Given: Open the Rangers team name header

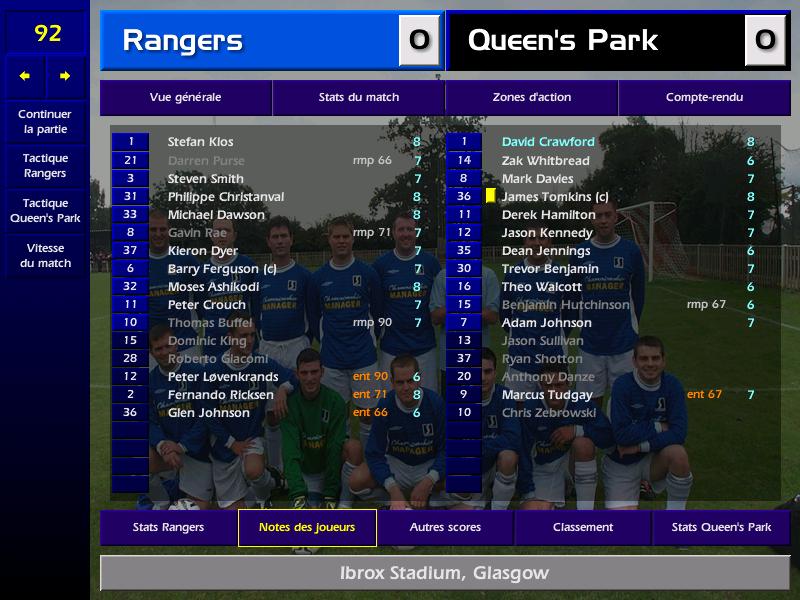Looking at the screenshot, I should point(182,41).
